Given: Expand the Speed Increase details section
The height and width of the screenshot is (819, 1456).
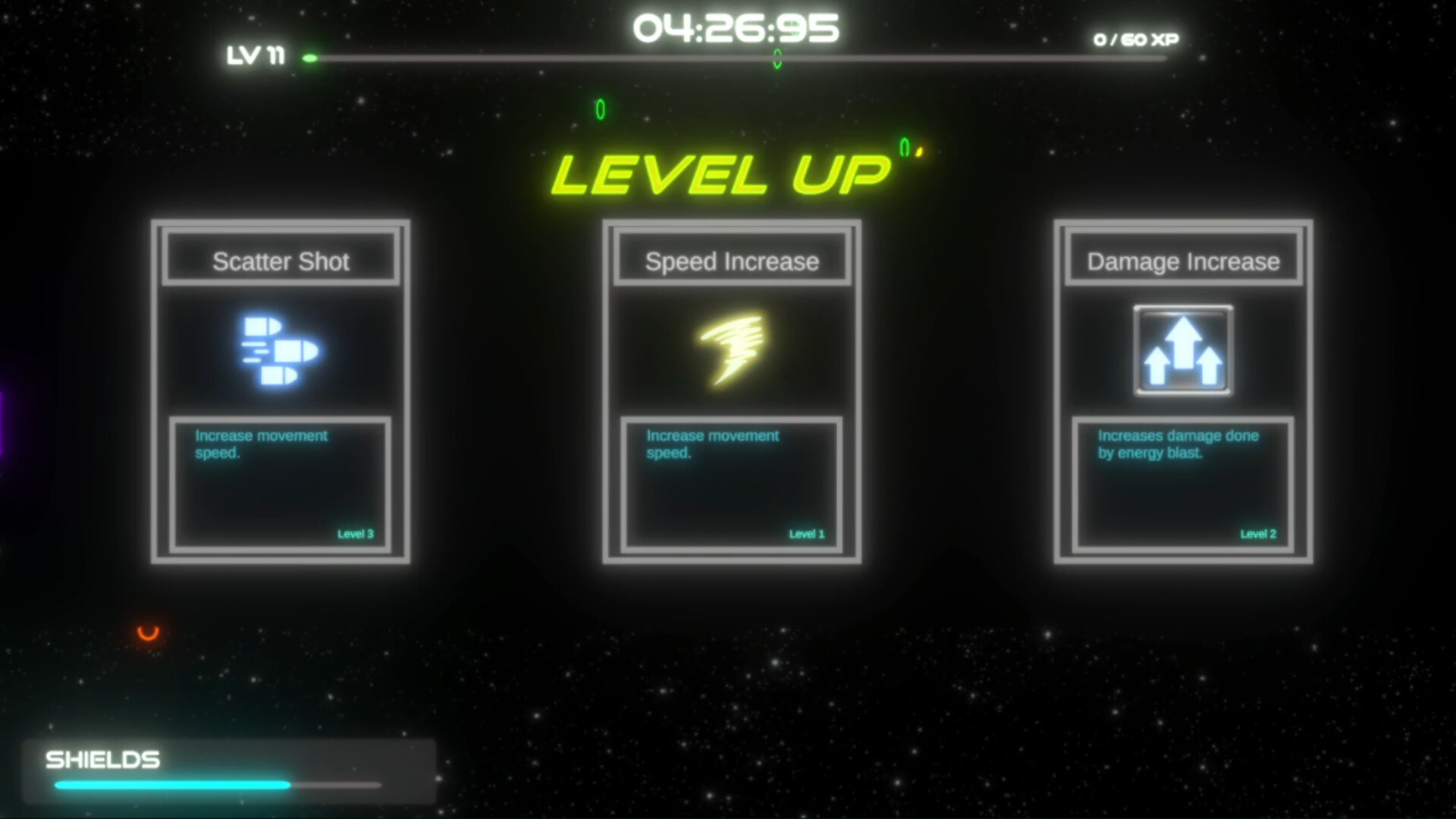Looking at the screenshot, I should (731, 483).
